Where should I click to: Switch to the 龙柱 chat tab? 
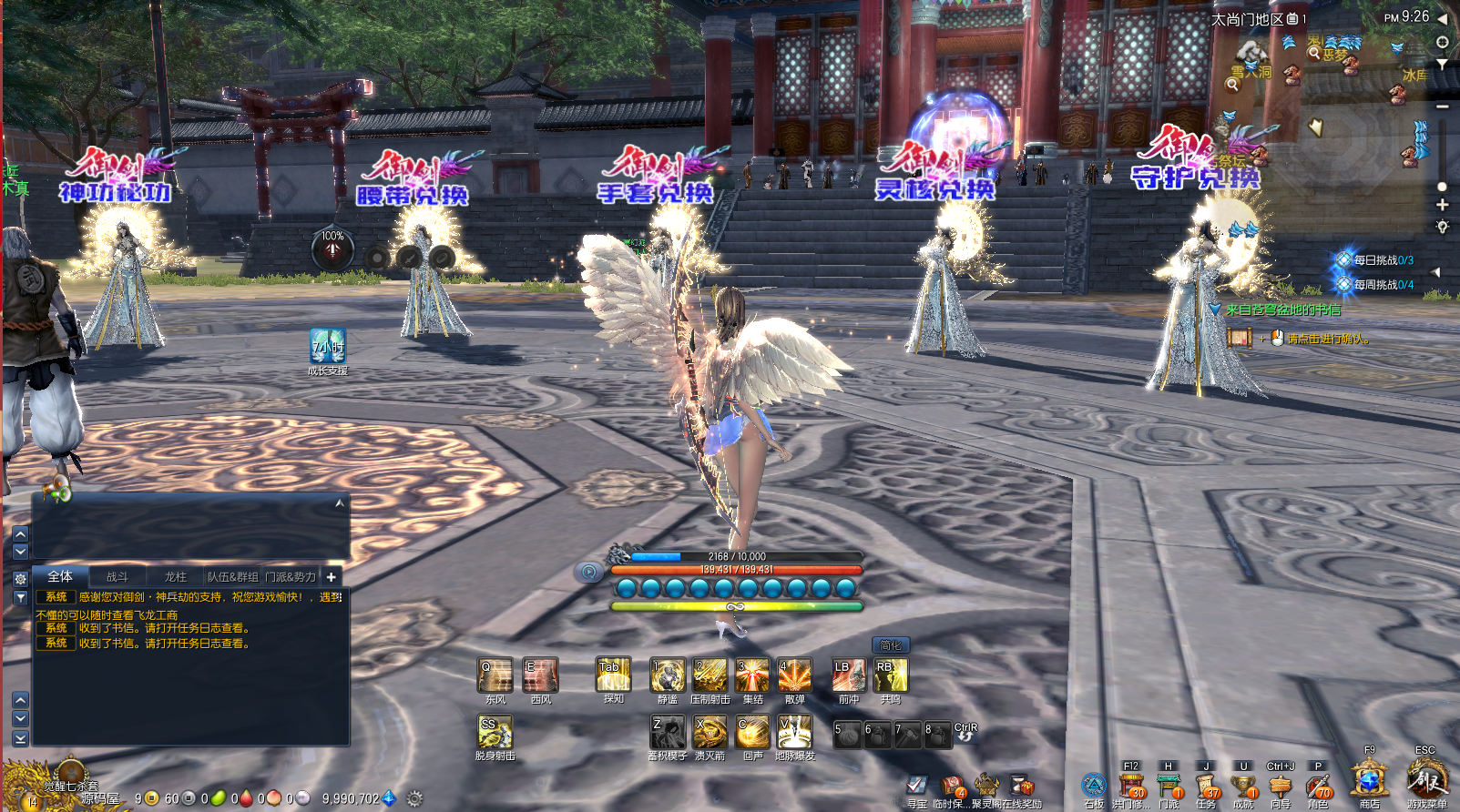[x=175, y=577]
